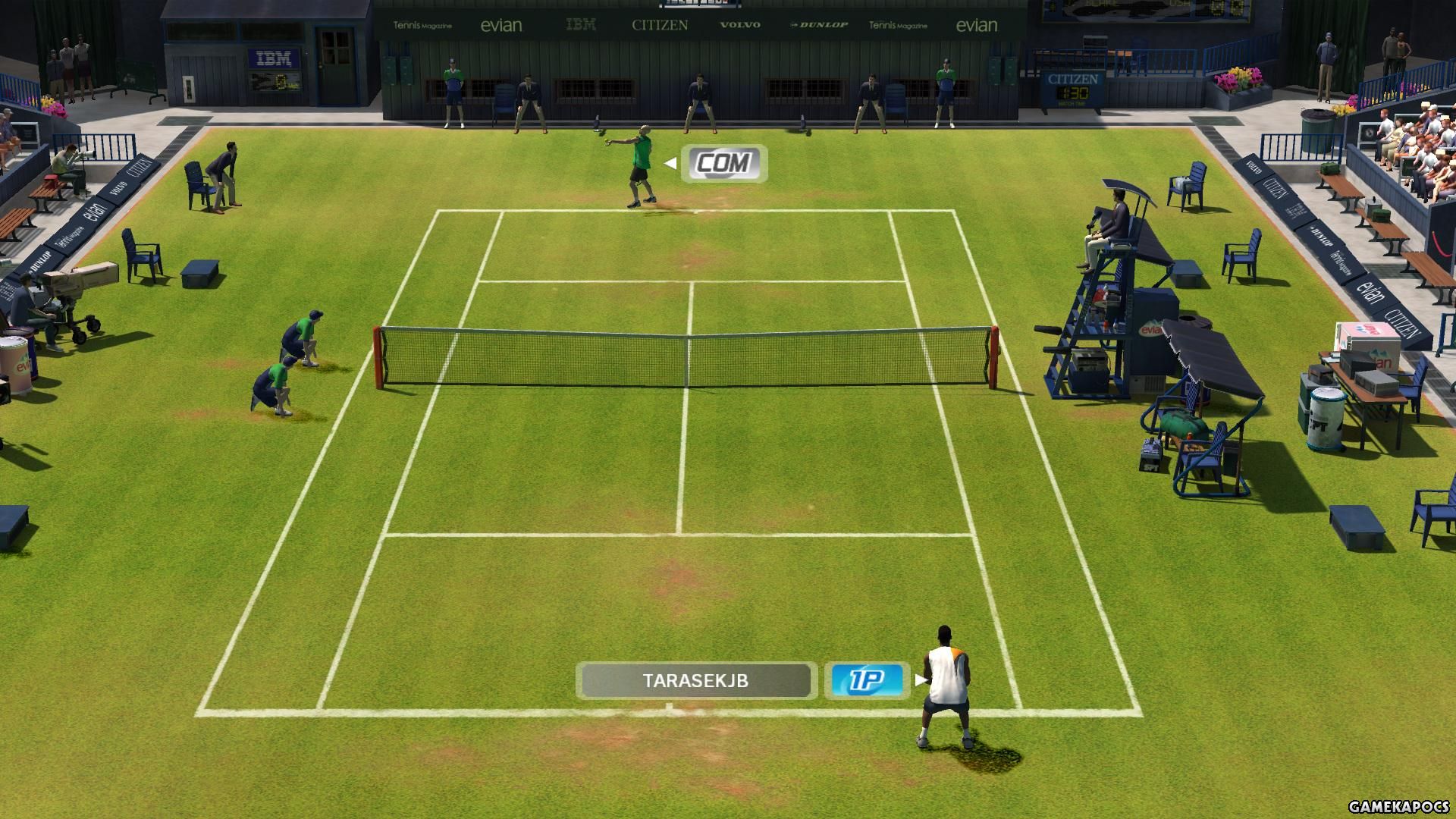
Task: Click the COM opponent indicator tag
Action: click(x=724, y=163)
